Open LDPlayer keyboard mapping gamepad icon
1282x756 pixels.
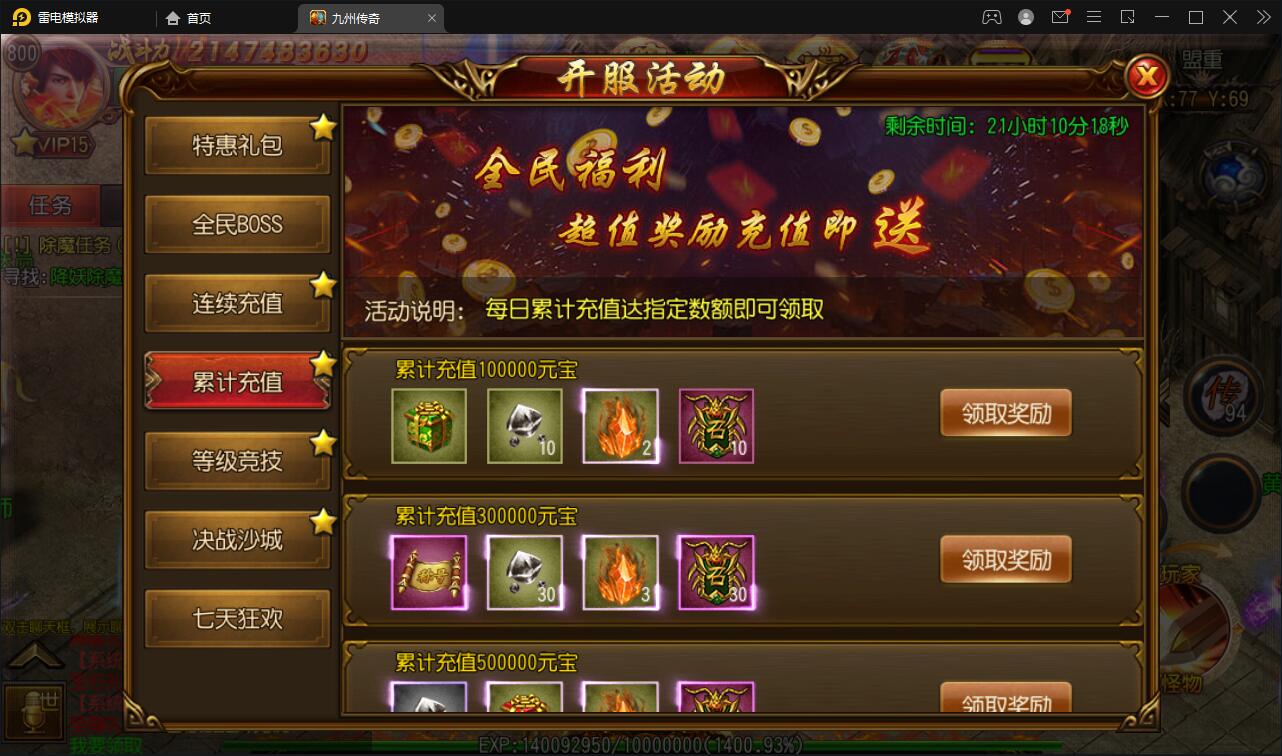(992, 17)
